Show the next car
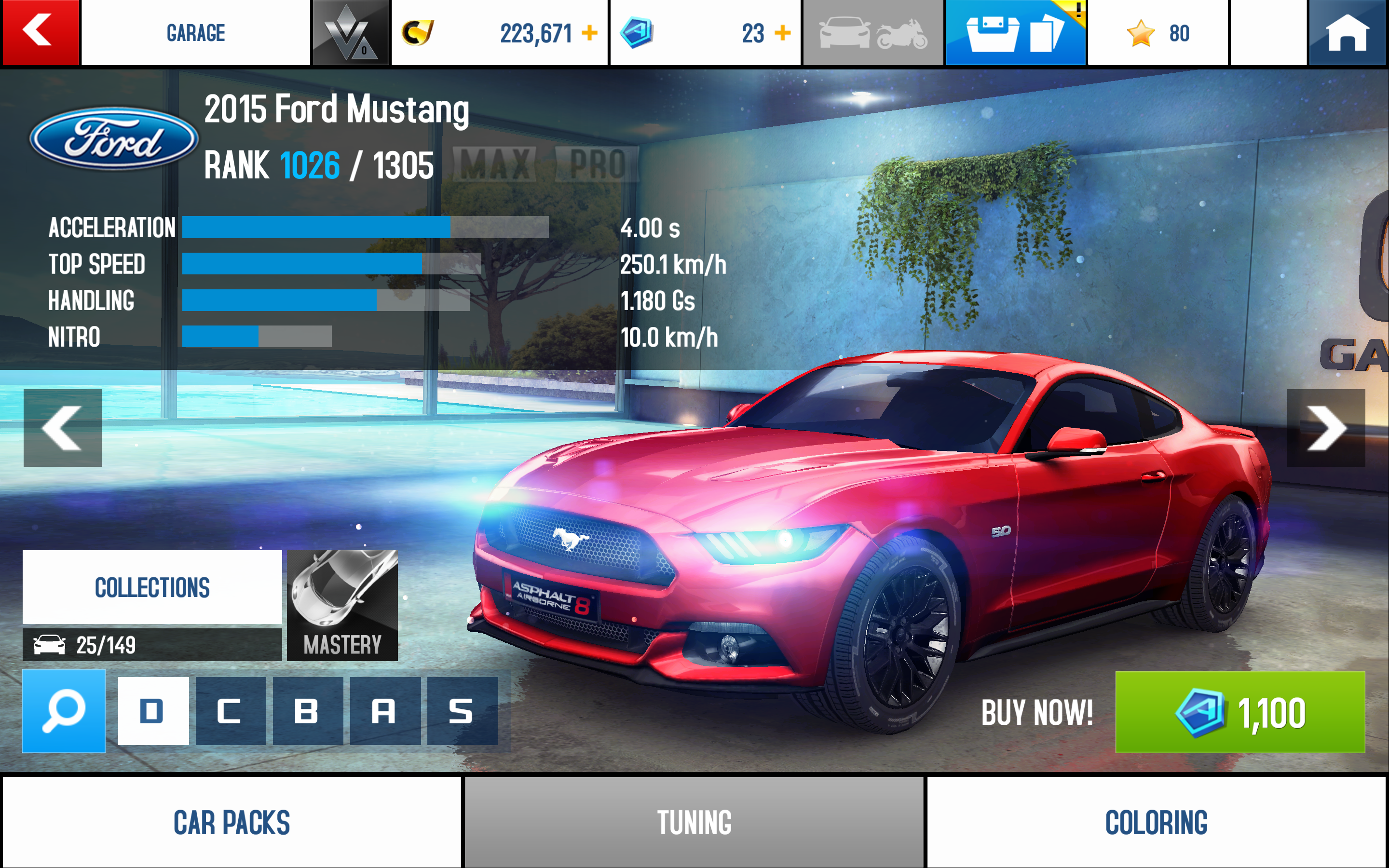The image size is (1389, 868). pos(1325,428)
